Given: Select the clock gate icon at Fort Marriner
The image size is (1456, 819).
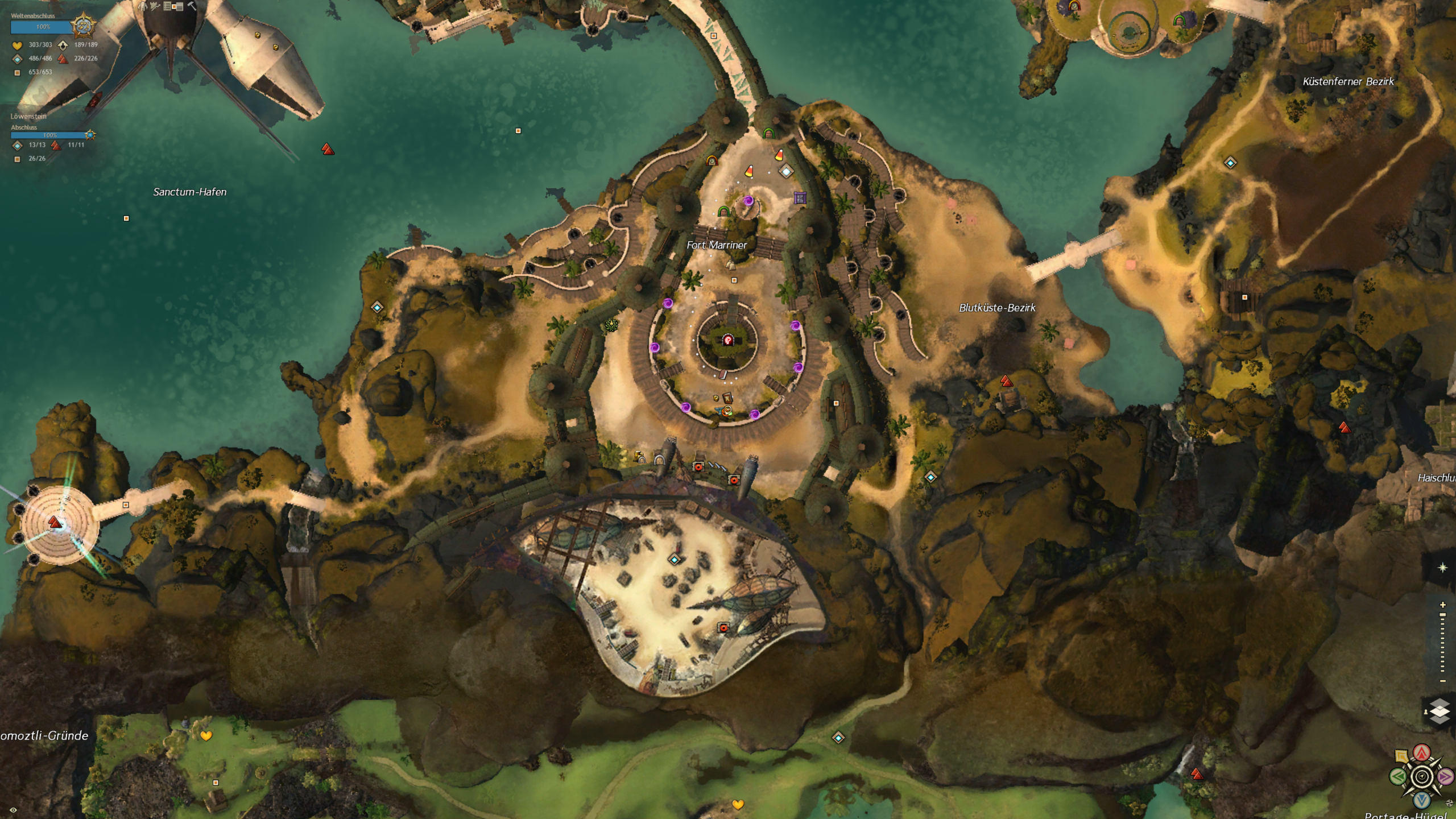Looking at the screenshot, I should [x=712, y=161].
